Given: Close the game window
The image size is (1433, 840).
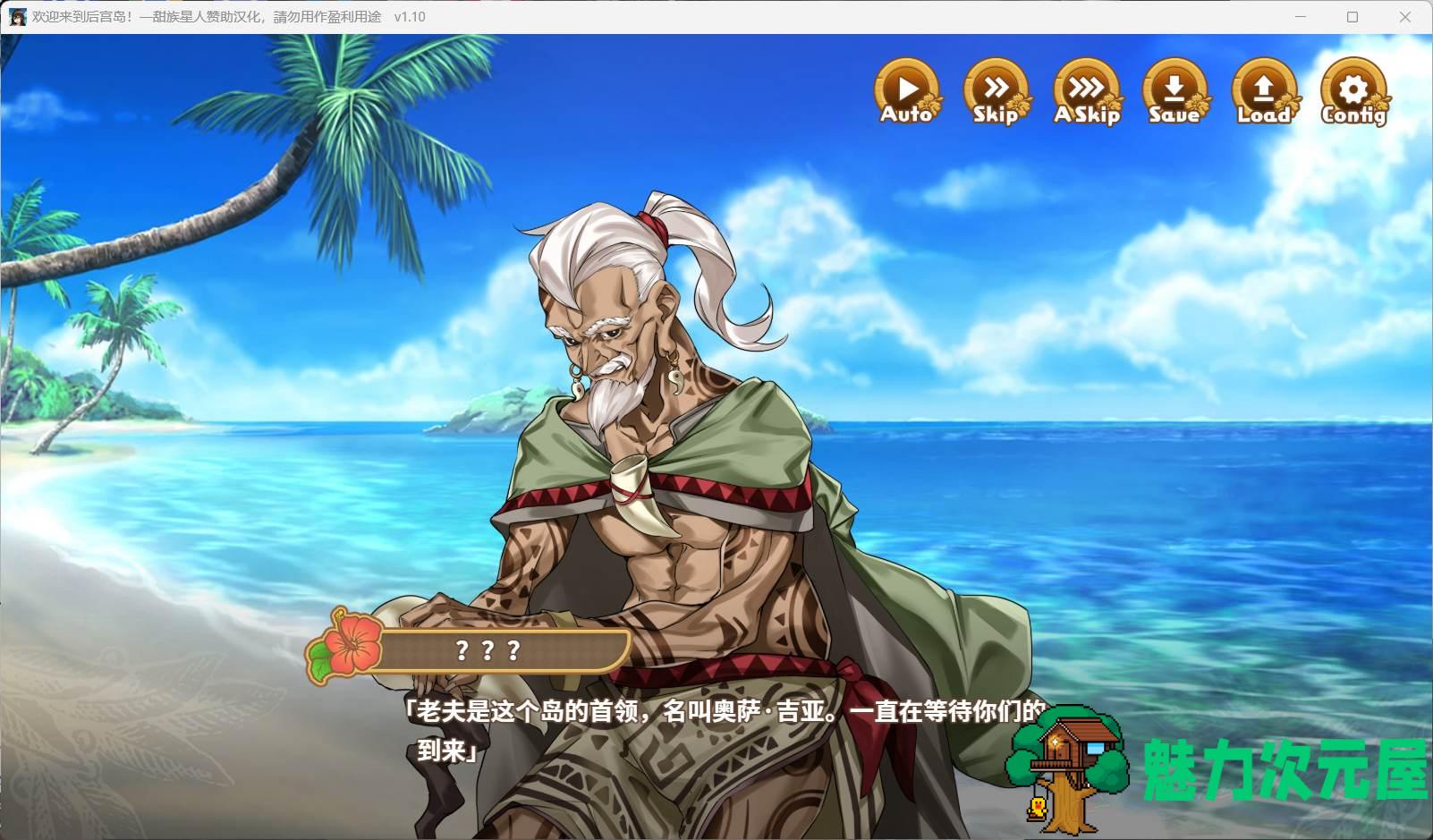Looking at the screenshot, I should click(1405, 17).
